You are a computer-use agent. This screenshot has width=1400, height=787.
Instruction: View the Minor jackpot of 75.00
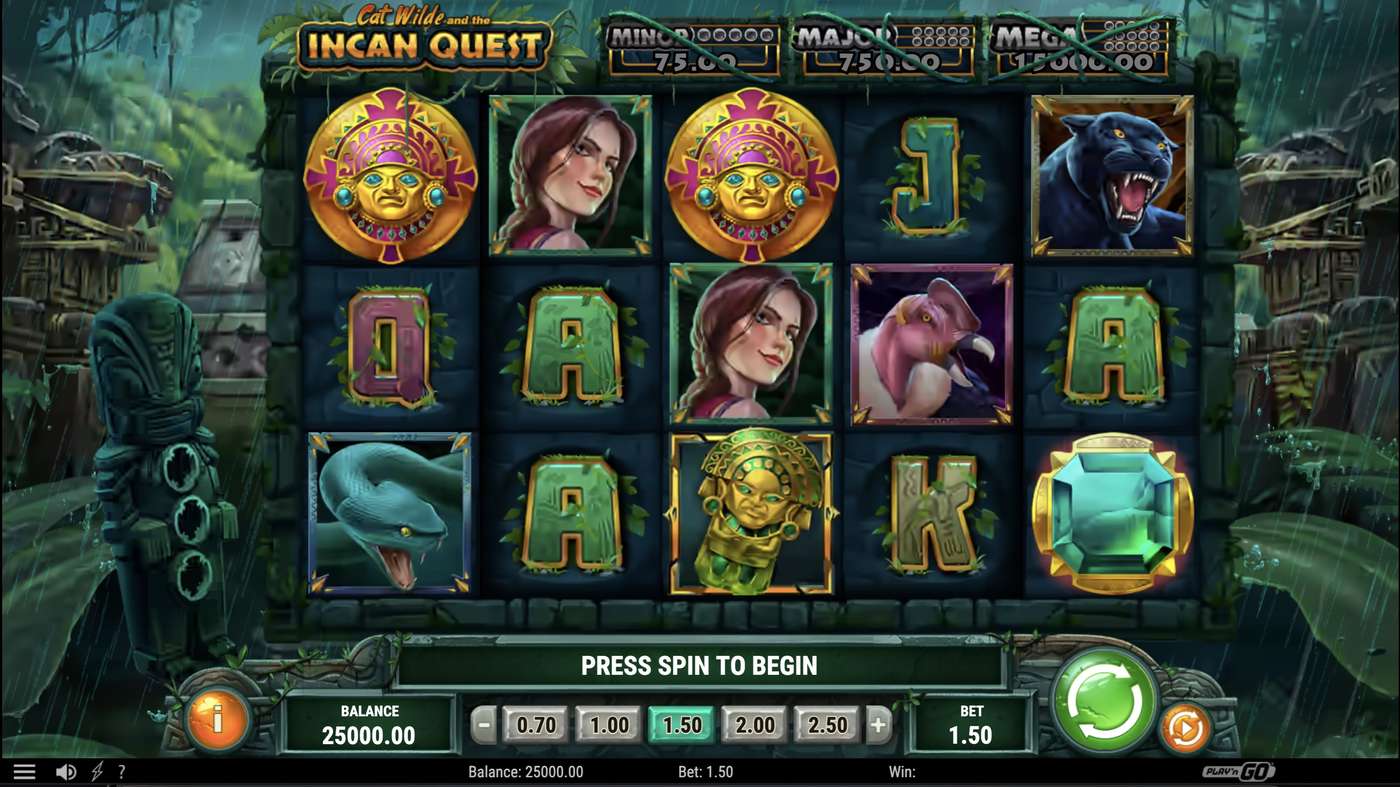pyautogui.click(x=690, y=47)
